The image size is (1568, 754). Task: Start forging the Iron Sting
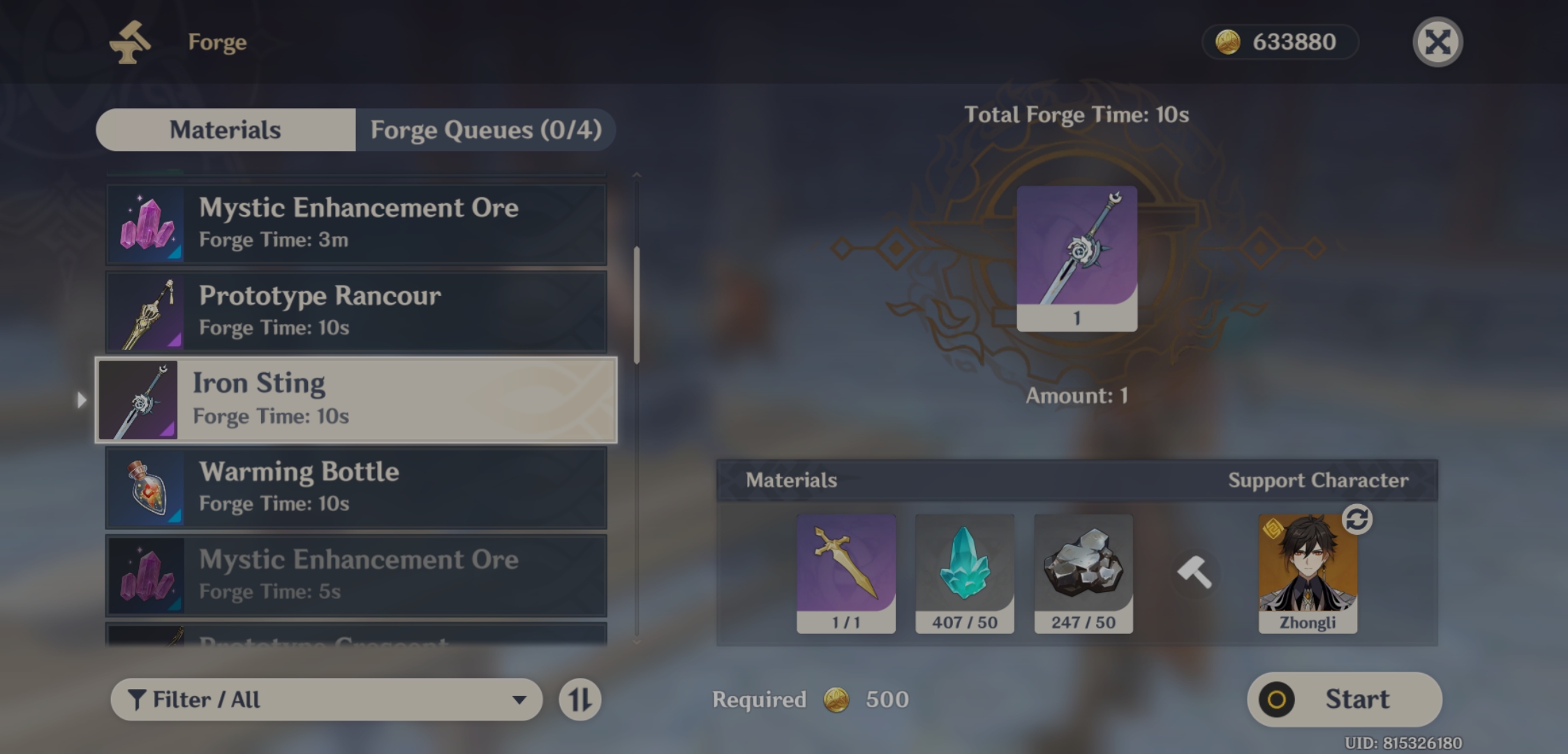pyautogui.click(x=1344, y=700)
